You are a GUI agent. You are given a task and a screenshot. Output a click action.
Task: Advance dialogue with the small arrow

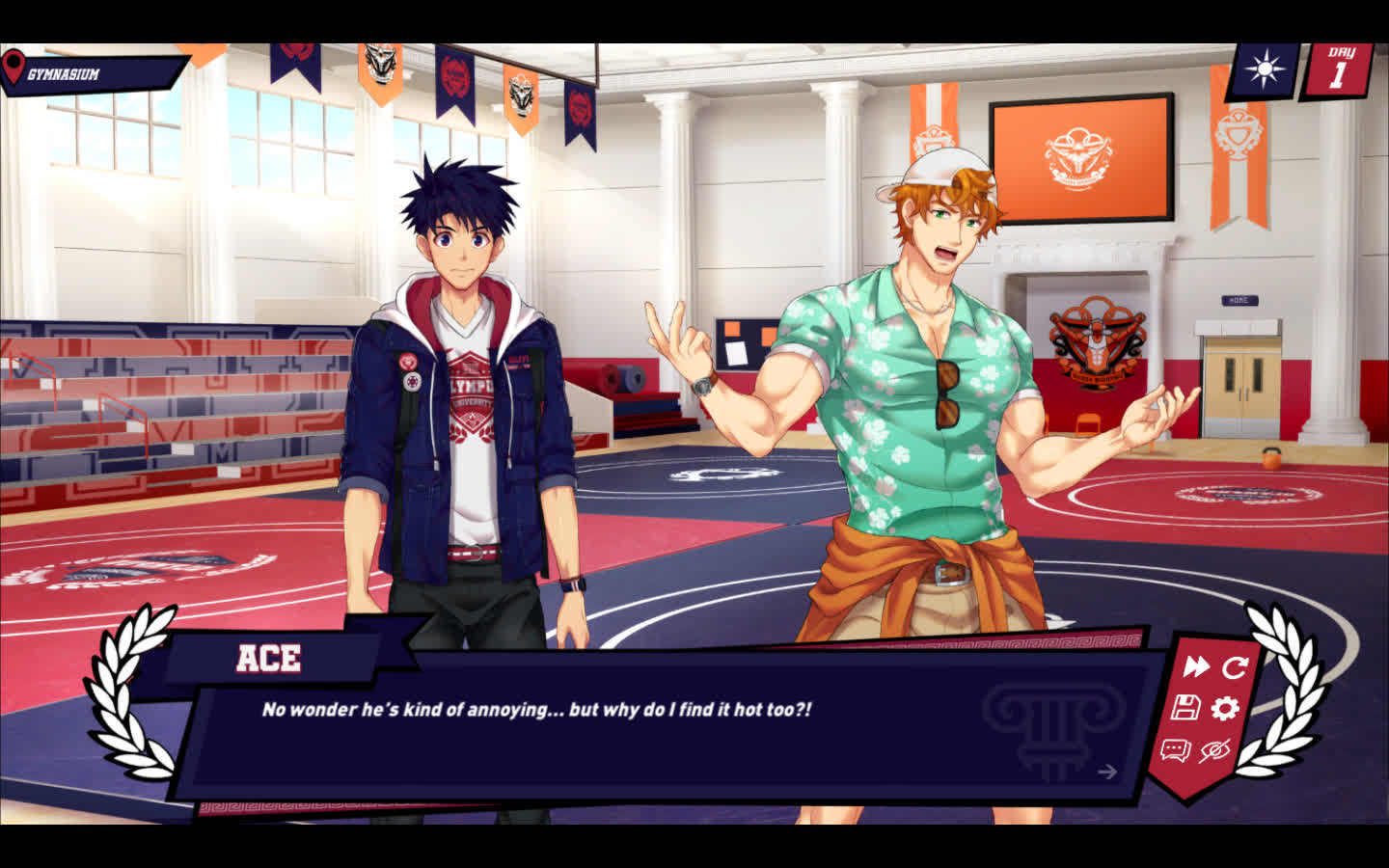(1107, 771)
